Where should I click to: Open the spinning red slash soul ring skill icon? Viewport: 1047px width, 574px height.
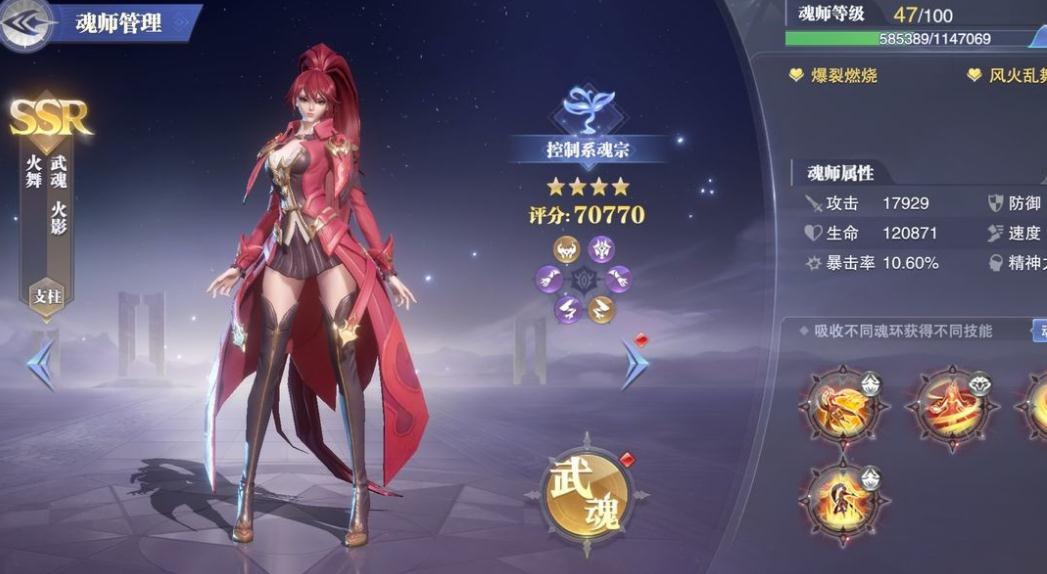(x=951, y=405)
